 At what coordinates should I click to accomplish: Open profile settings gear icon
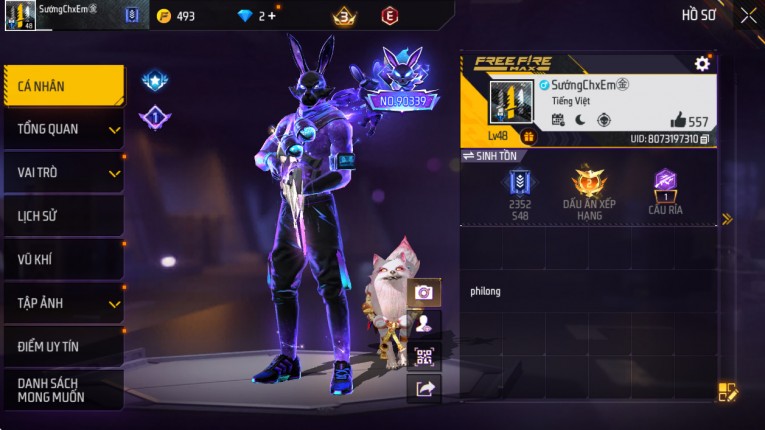coord(702,63)
